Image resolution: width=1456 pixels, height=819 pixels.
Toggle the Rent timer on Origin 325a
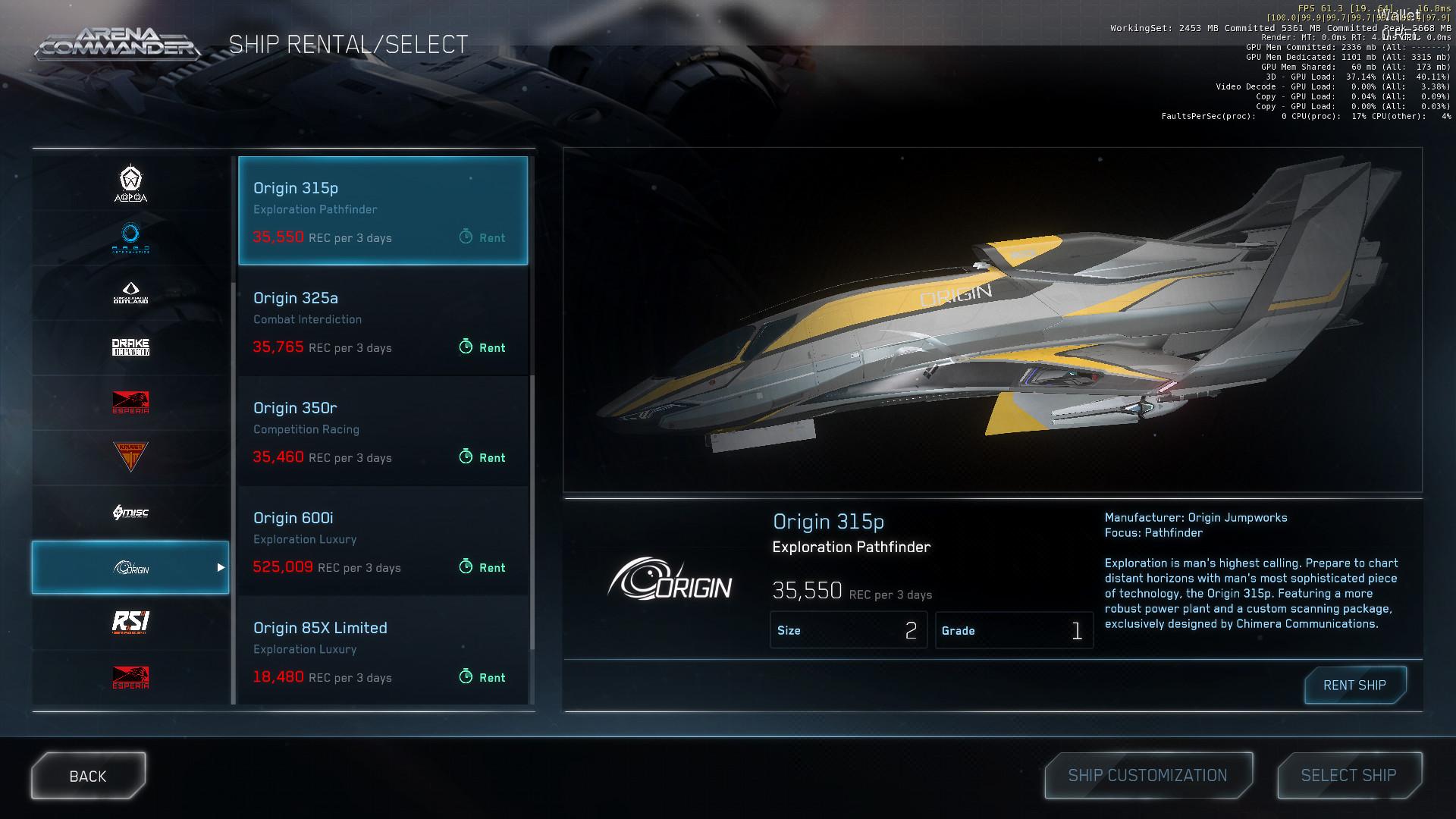pyautogui.click(x=482, y=347)
